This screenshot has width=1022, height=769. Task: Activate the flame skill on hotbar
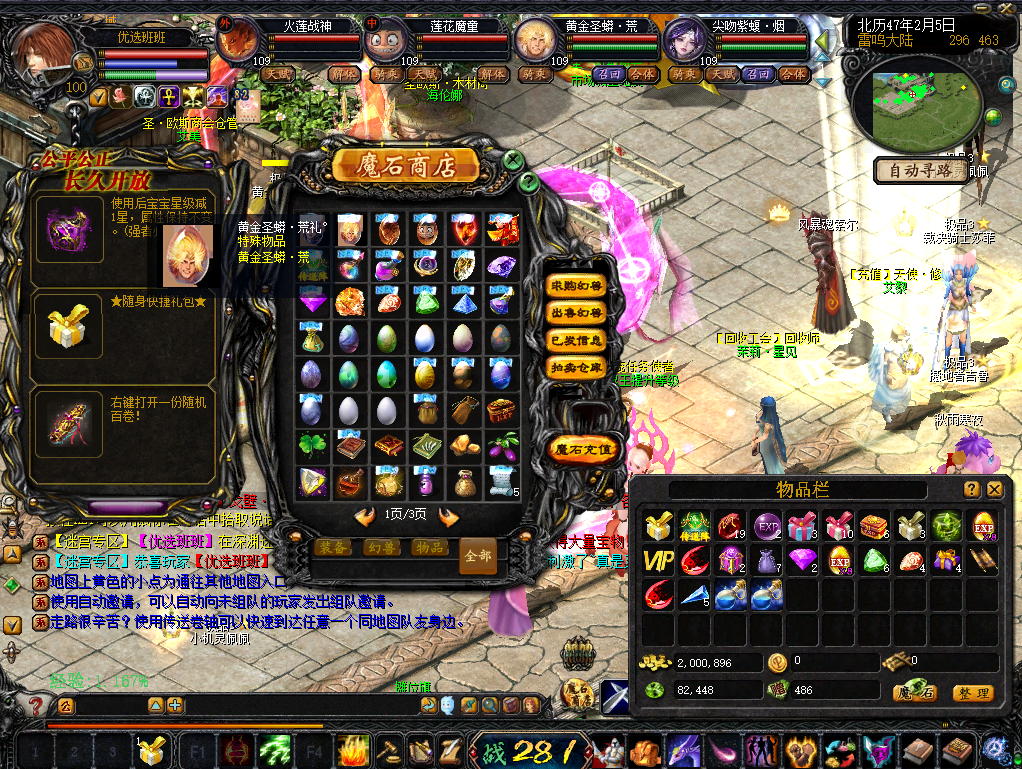tap(352, 747)
